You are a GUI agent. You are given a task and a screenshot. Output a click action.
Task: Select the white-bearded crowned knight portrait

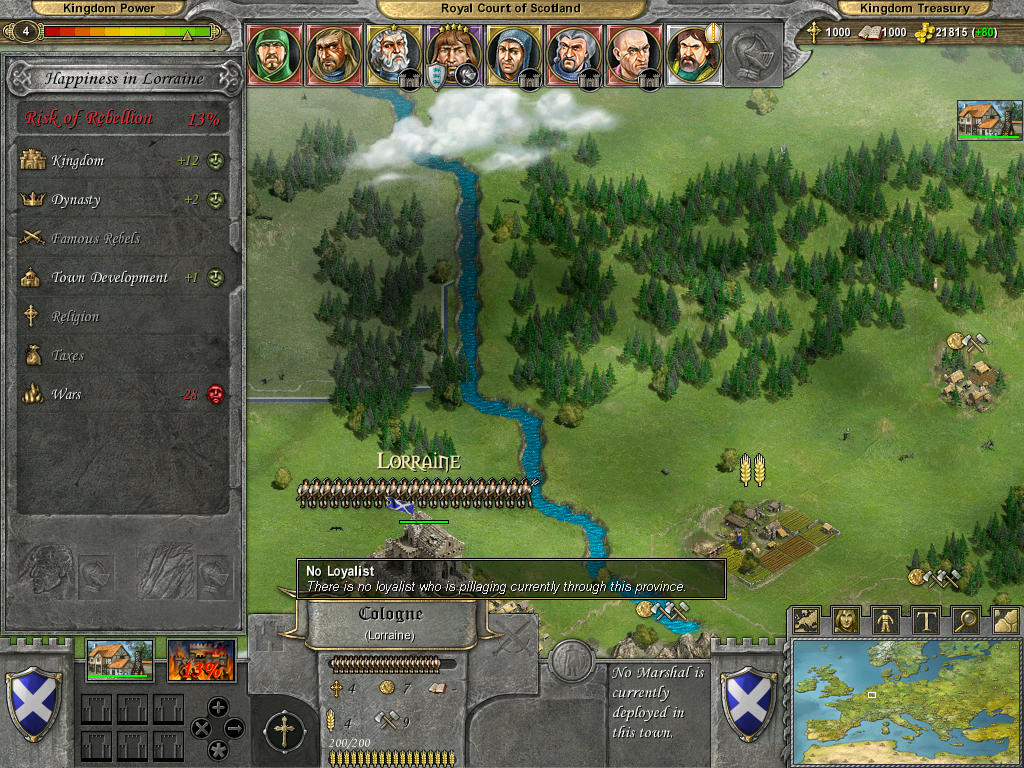tap(394, 54)
